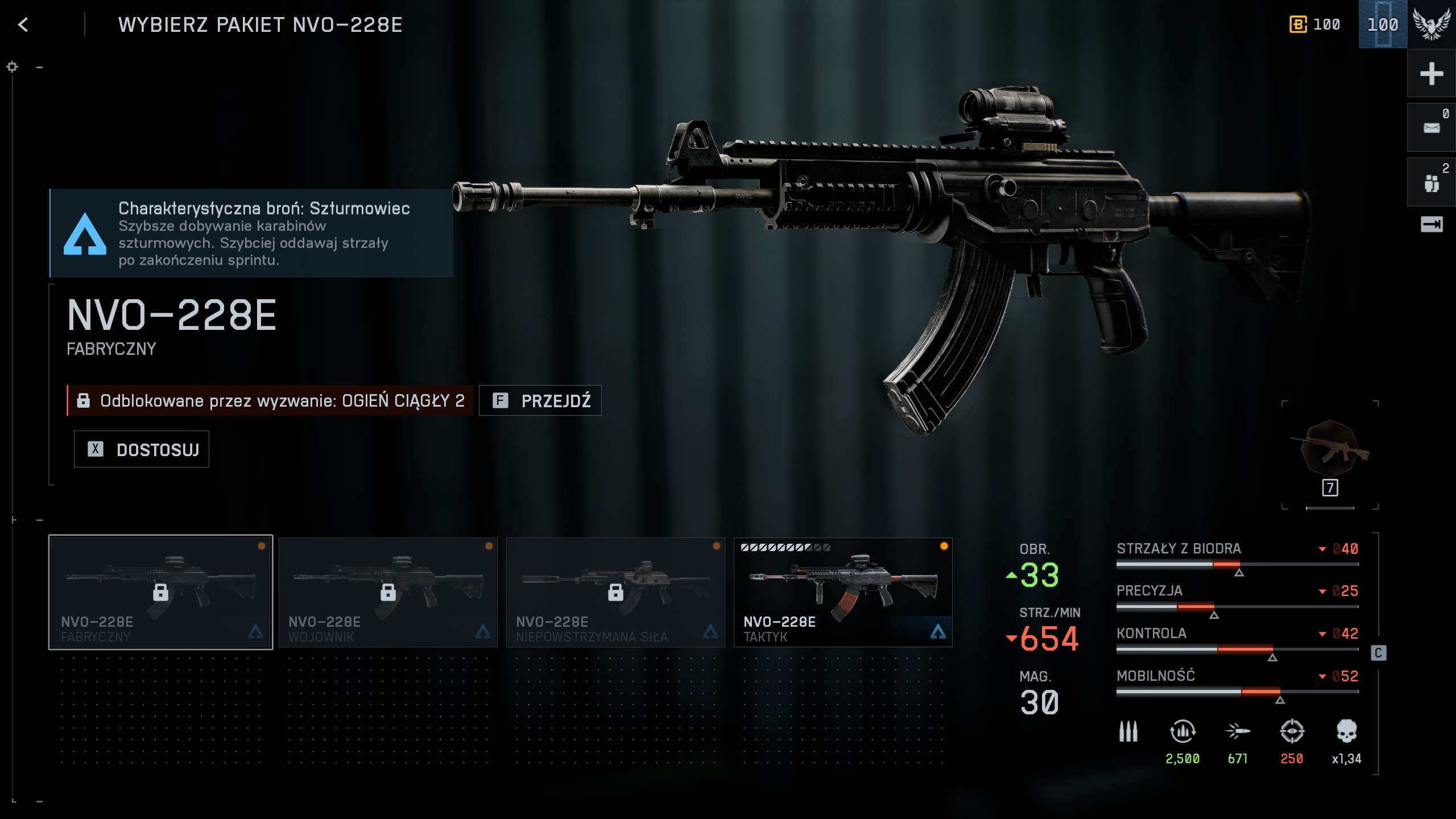Screen dimensions: 1456x819
Task: Select the NVO-228E Fabryczny package
Action: (160, 591)
